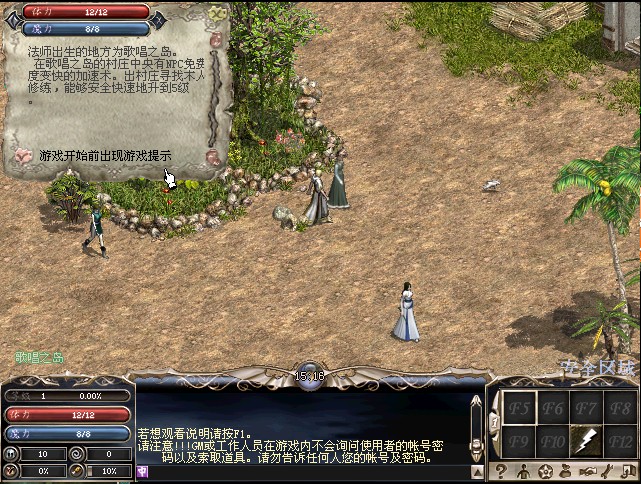This screenshot has height=484, width=641.
Task: Open help with the question mark icon
Action: click(499, 471)
